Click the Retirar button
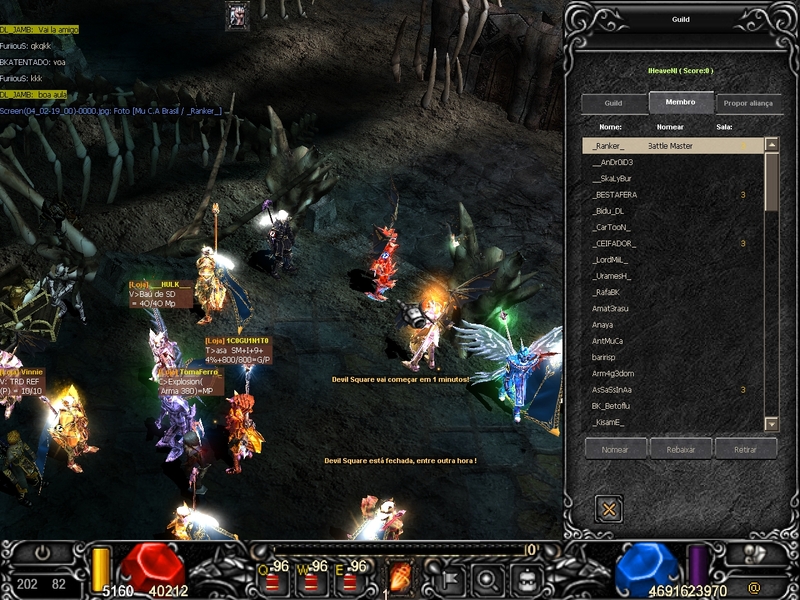 [745, 448]
